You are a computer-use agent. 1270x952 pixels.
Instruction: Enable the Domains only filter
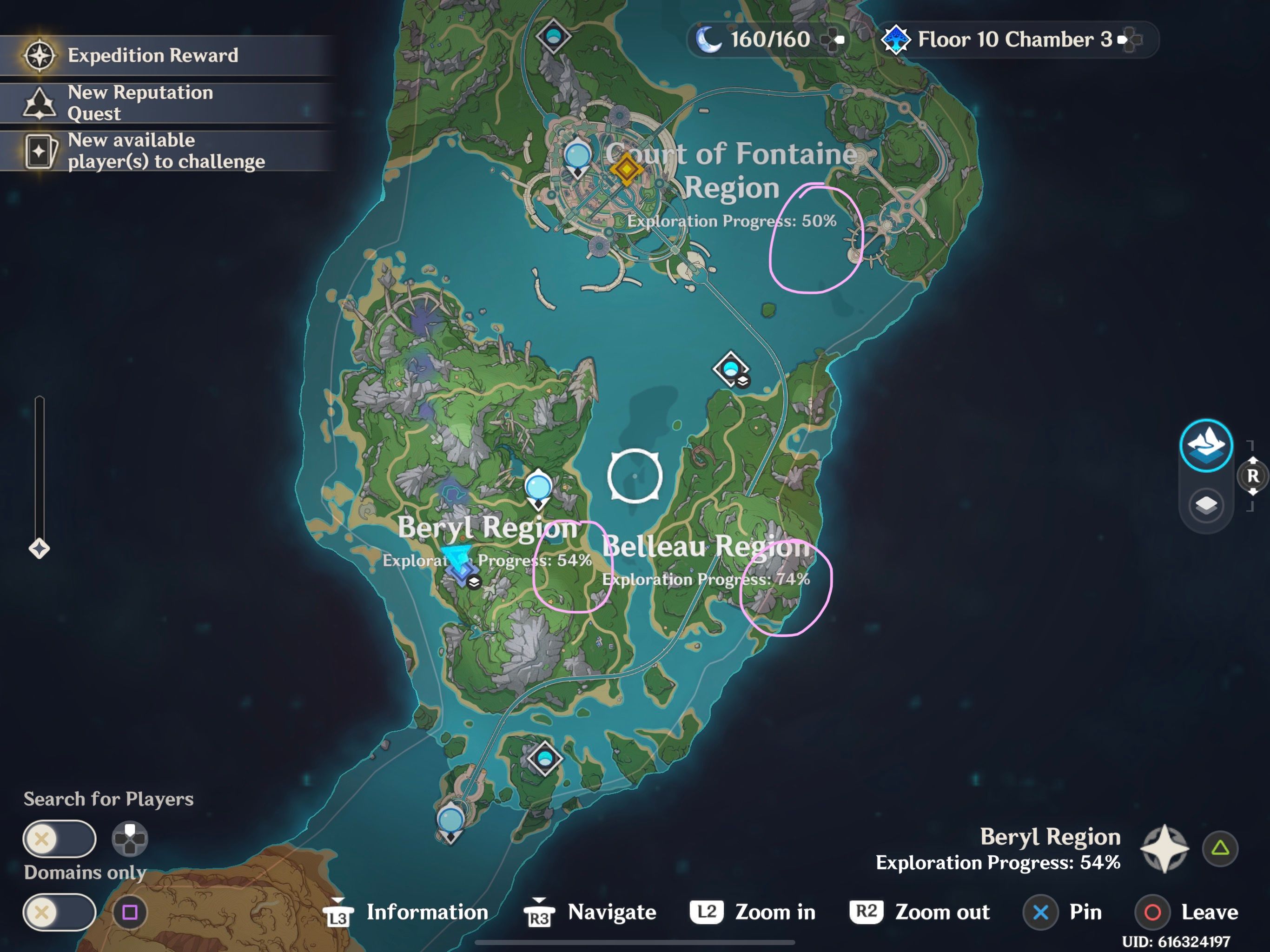[59, 912]
